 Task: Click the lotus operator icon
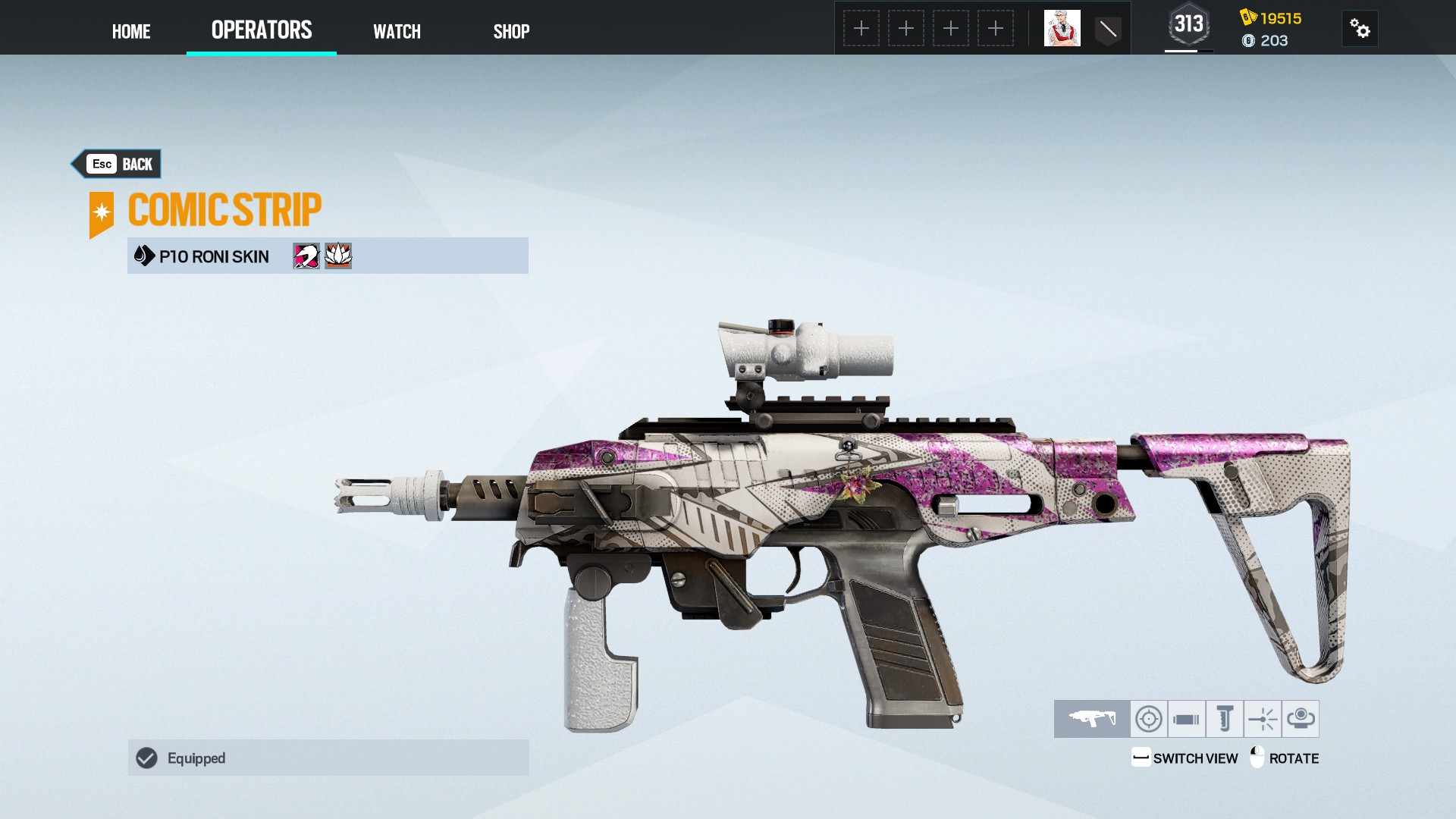pyautogui.click(x=338, y=256)
